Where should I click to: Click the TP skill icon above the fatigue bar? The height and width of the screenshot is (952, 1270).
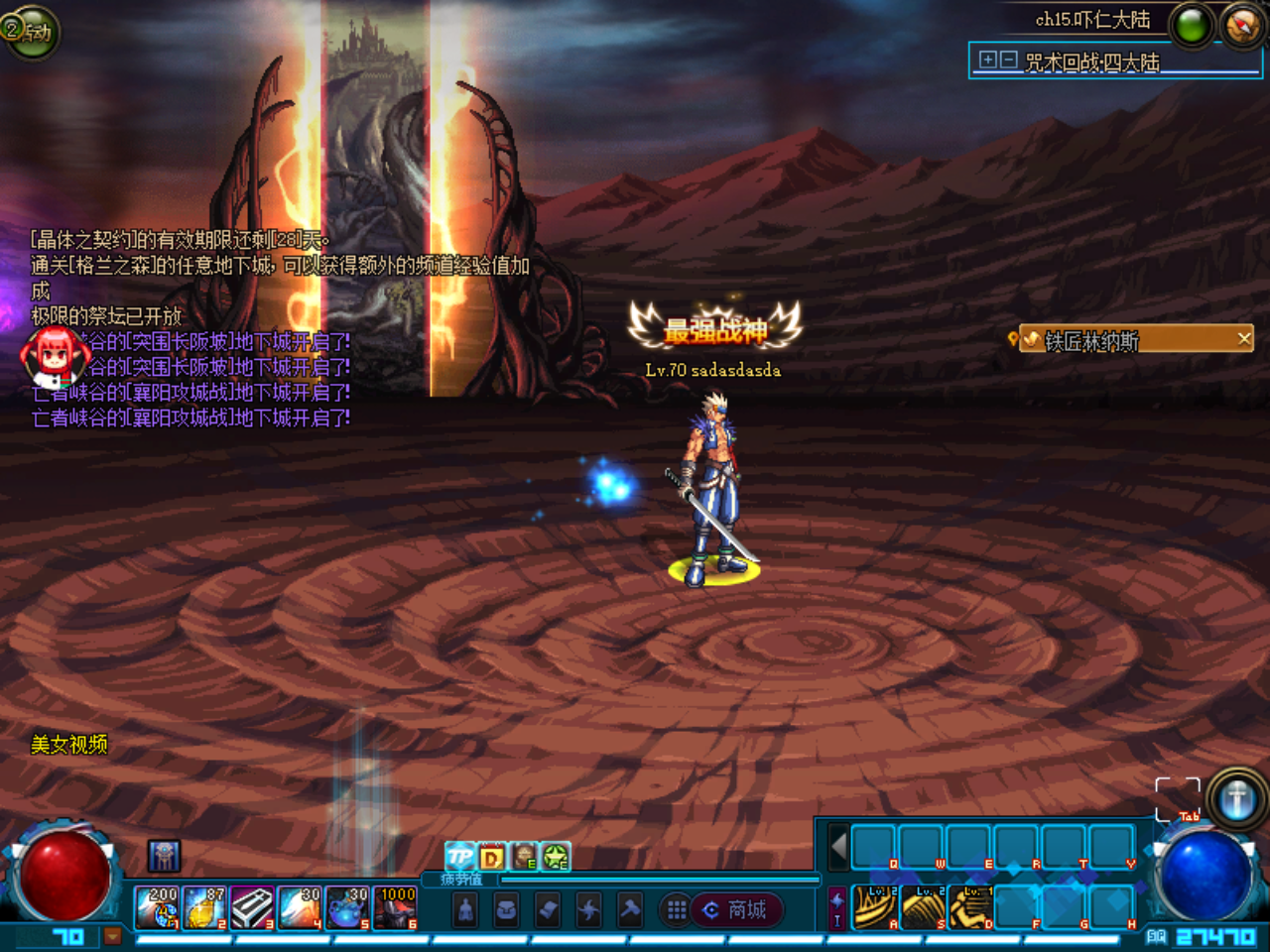coord(459,855)
